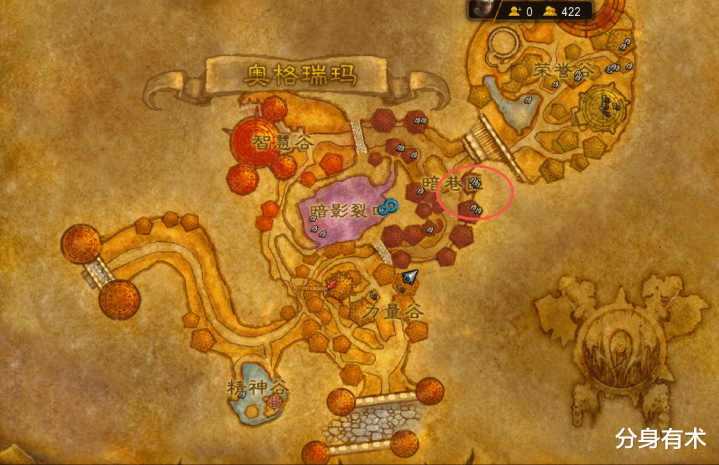Screen dimensions: 719x465
Task: Click the red marker west of 力量谷
Action: coord(330,285)
